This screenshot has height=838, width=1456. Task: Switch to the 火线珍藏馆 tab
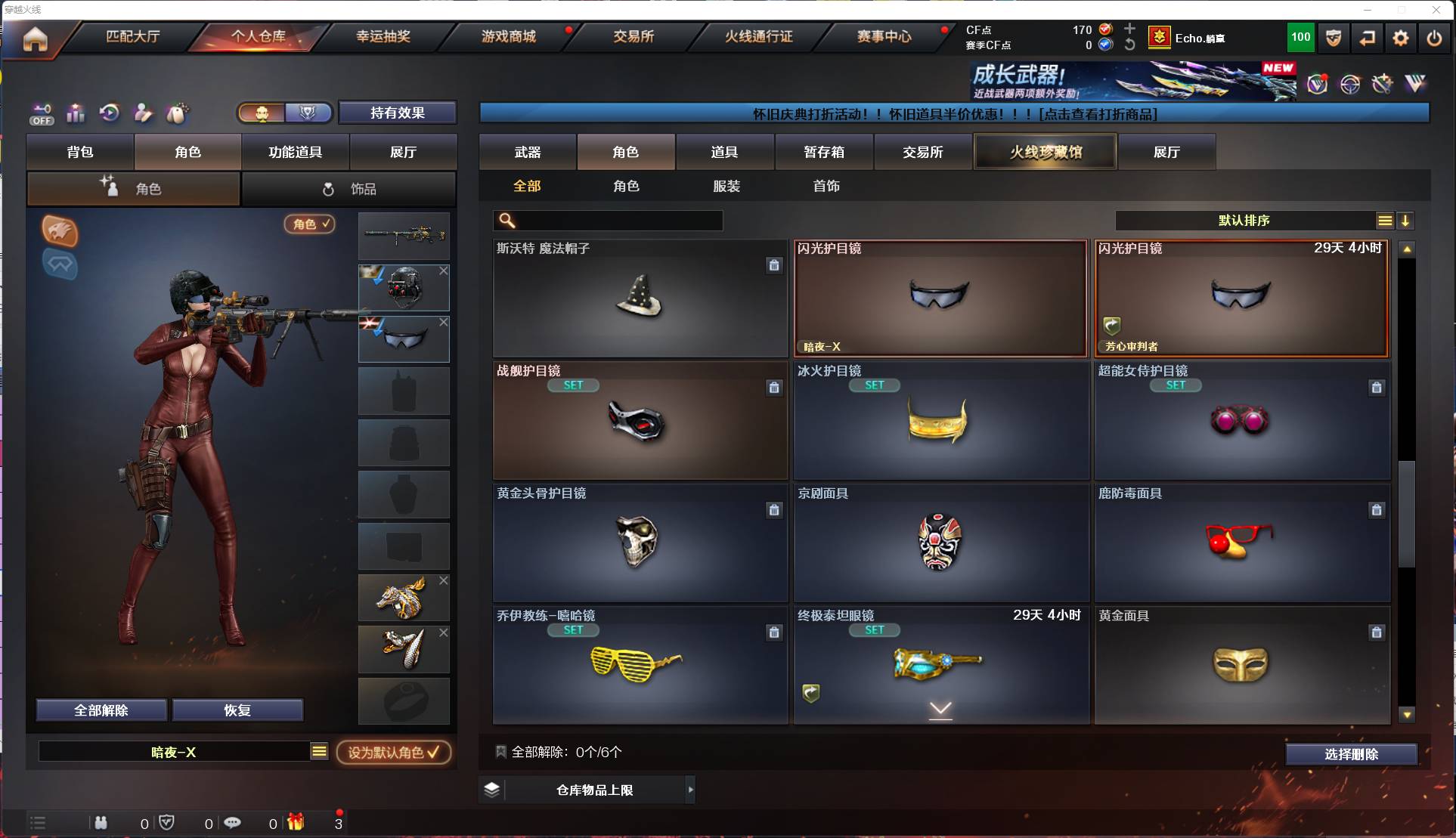point(1045,151)
